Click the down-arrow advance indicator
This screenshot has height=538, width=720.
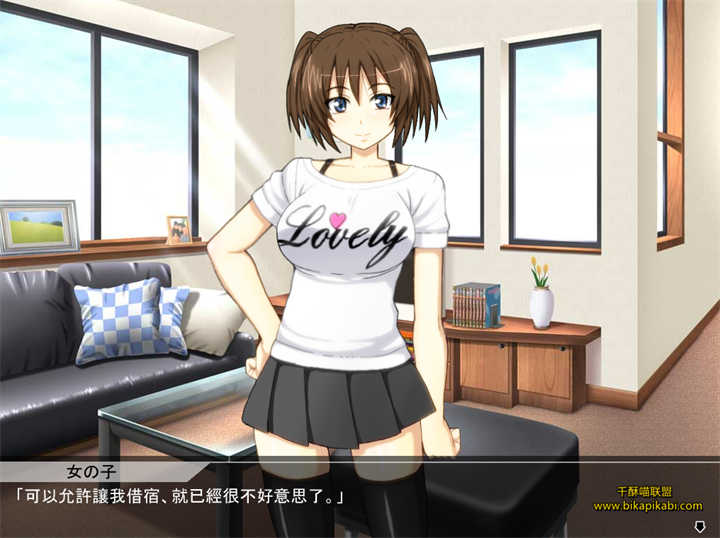coord(699,526)
